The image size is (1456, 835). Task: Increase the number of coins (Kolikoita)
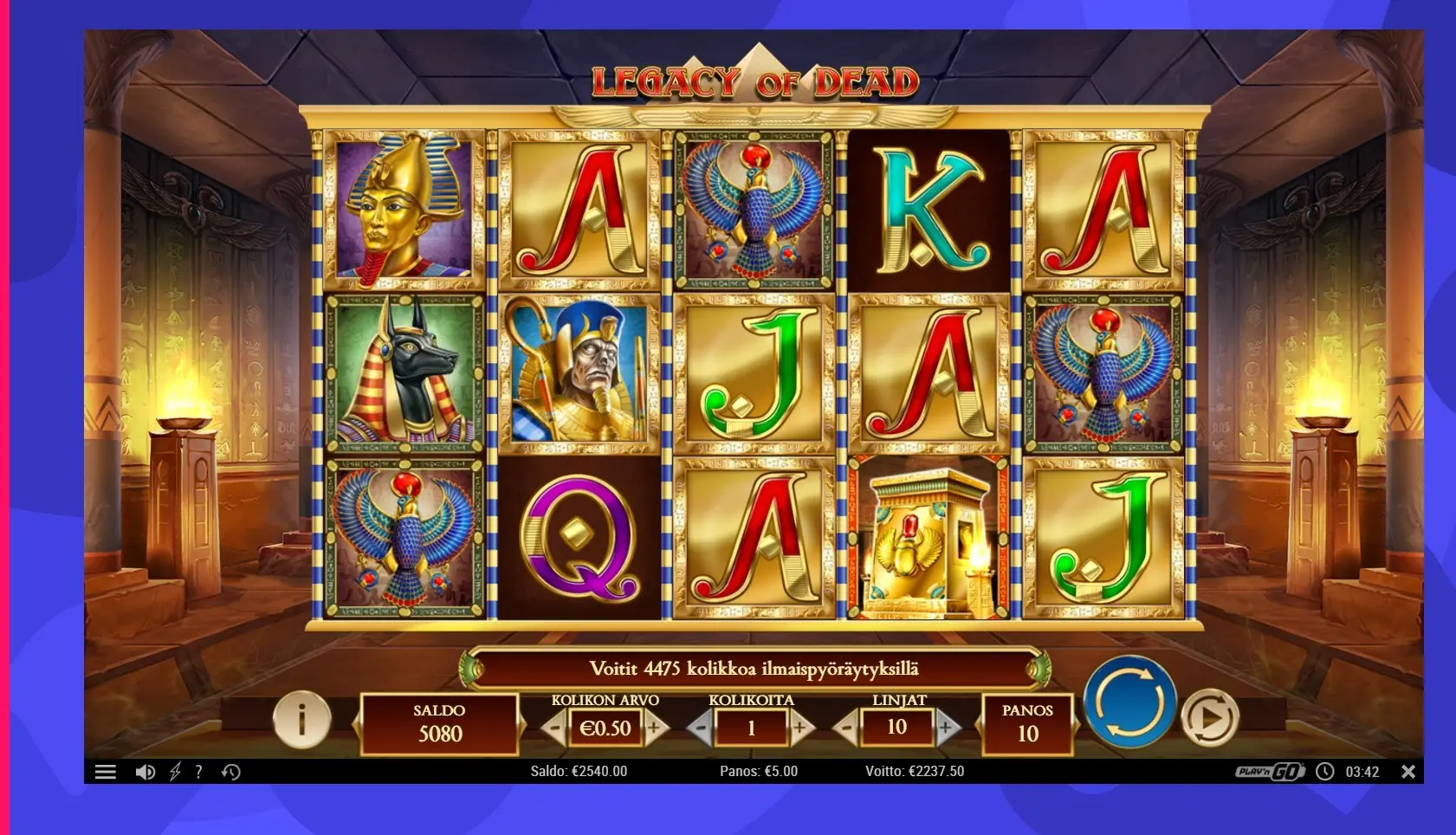(800, 728)
